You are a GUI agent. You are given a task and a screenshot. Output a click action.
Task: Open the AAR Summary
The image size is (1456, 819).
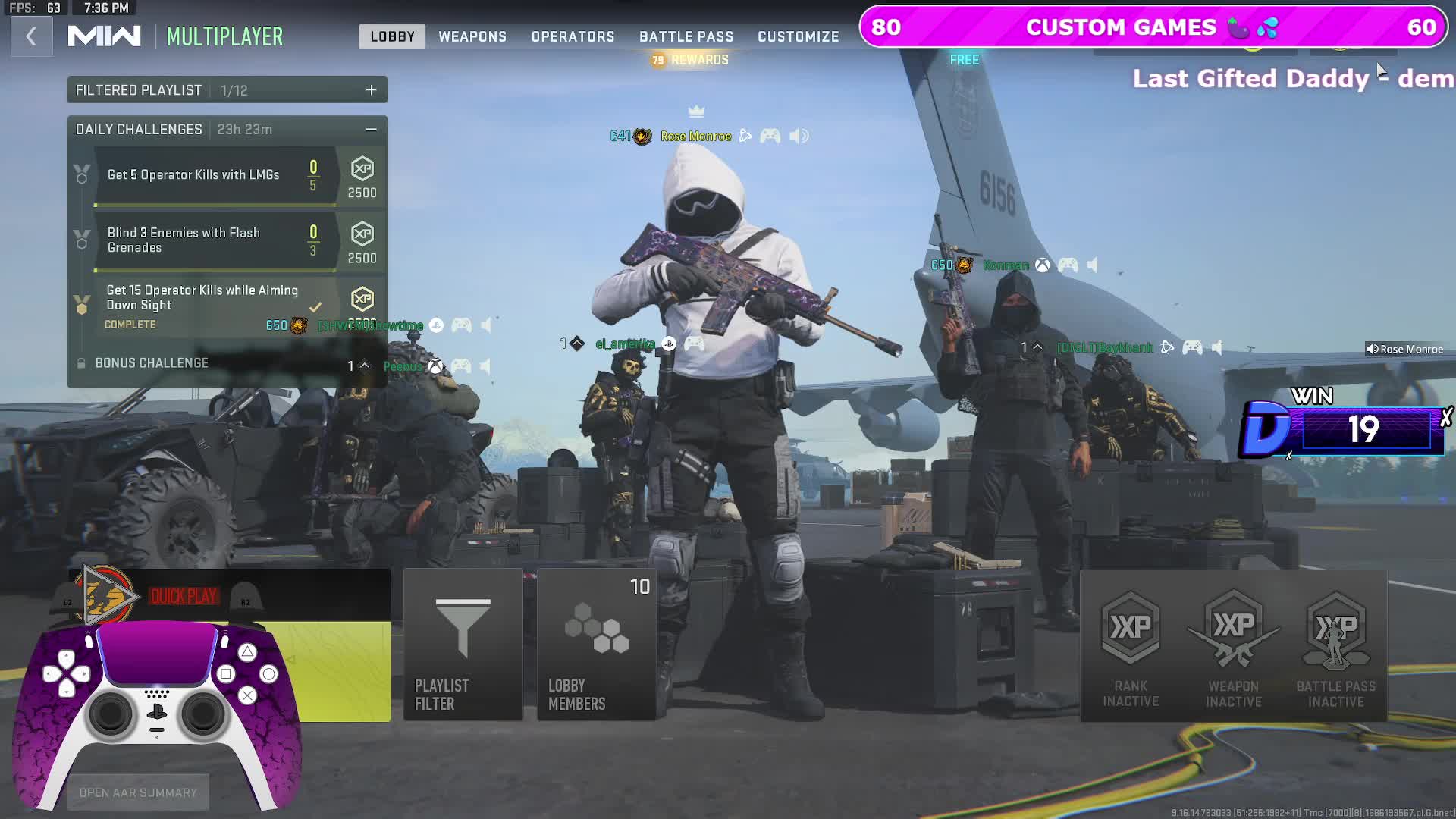pos(138,792)
